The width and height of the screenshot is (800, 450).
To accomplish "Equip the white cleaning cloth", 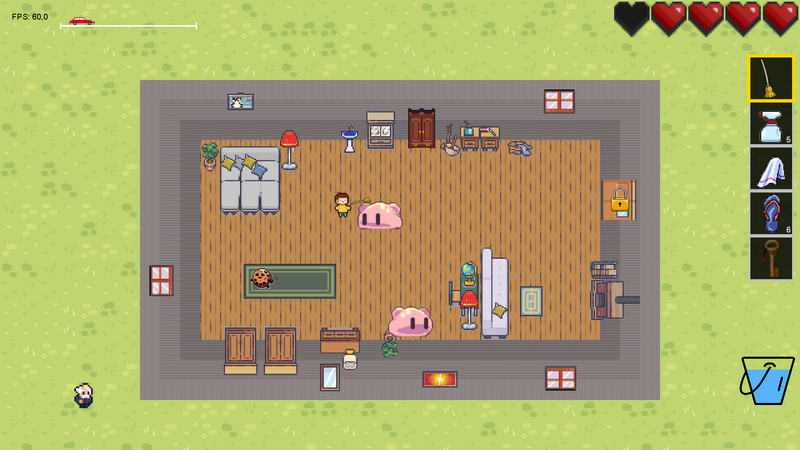I will coord(771,169).
